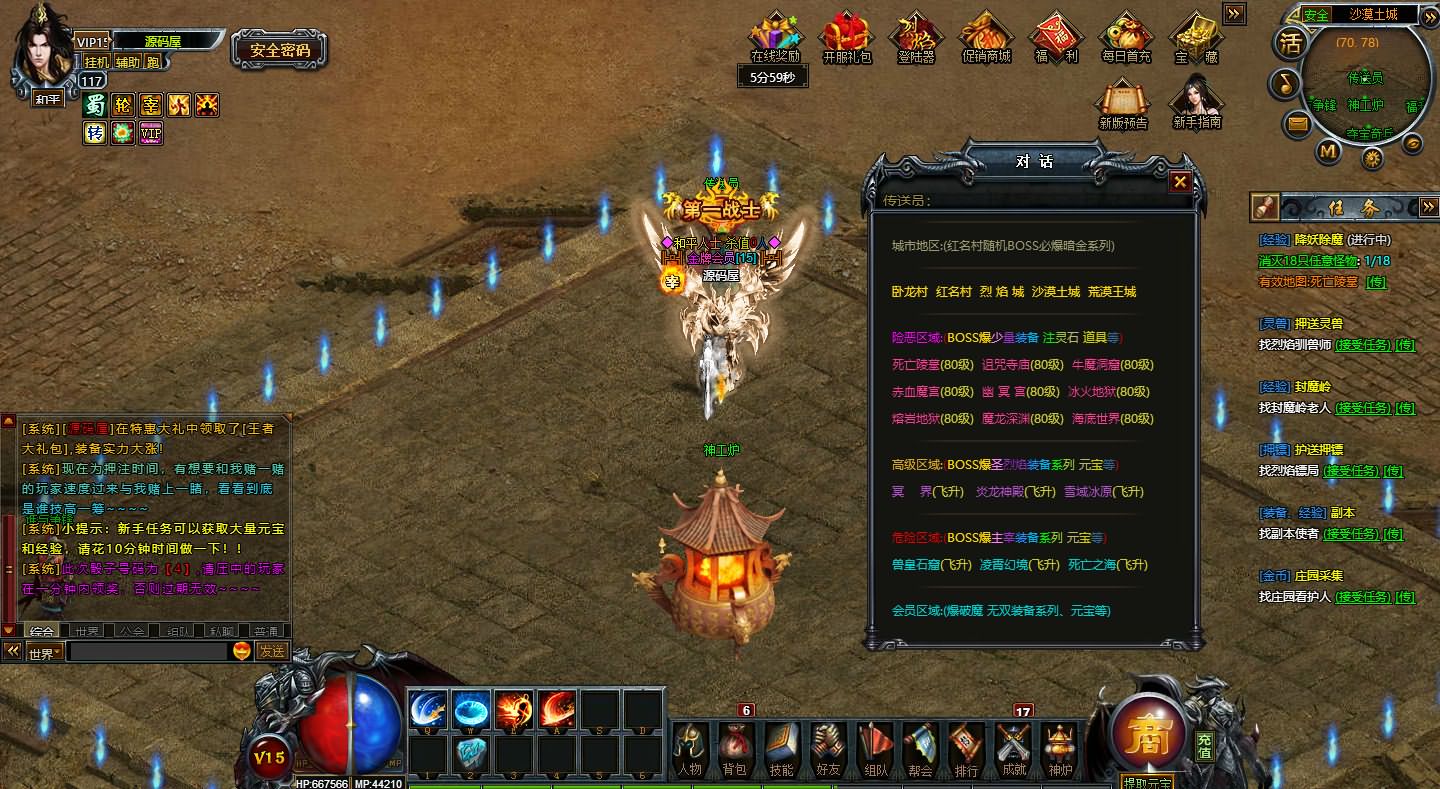The width and height of the screenshot is (1440, 789).
Task: Open the 安全密码 security password button
Action: coord(280,50)
